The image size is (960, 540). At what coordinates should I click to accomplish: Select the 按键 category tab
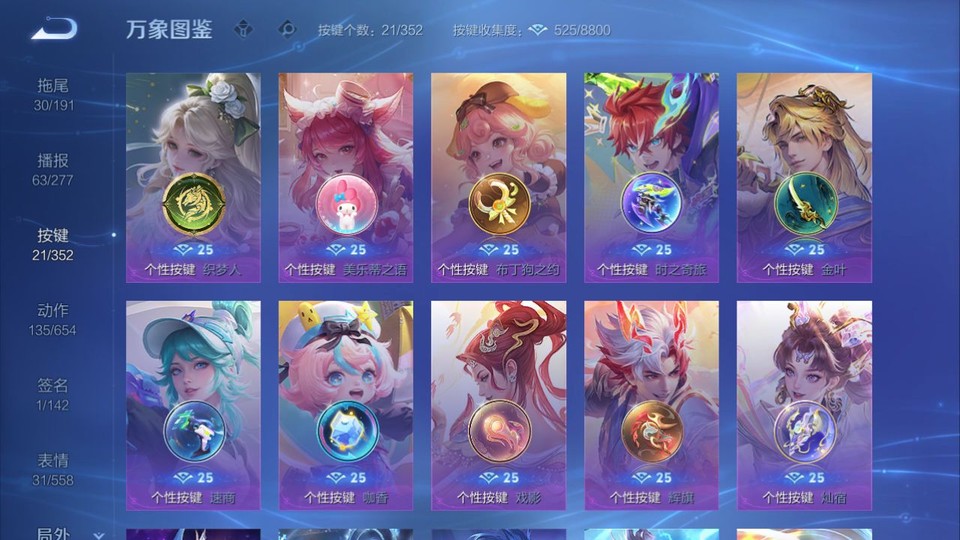[x=54, y=245]
